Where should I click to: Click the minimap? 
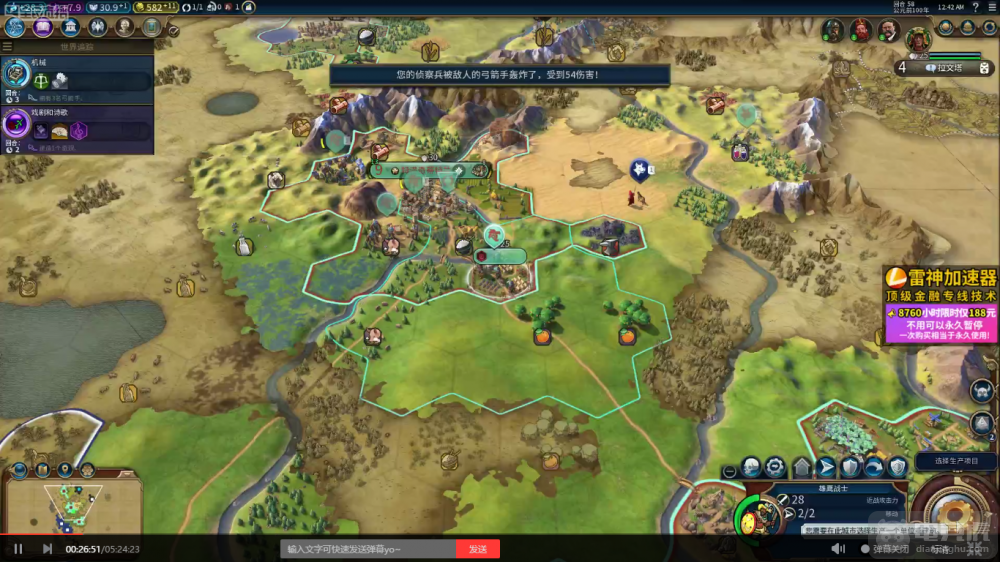(68, 505)
